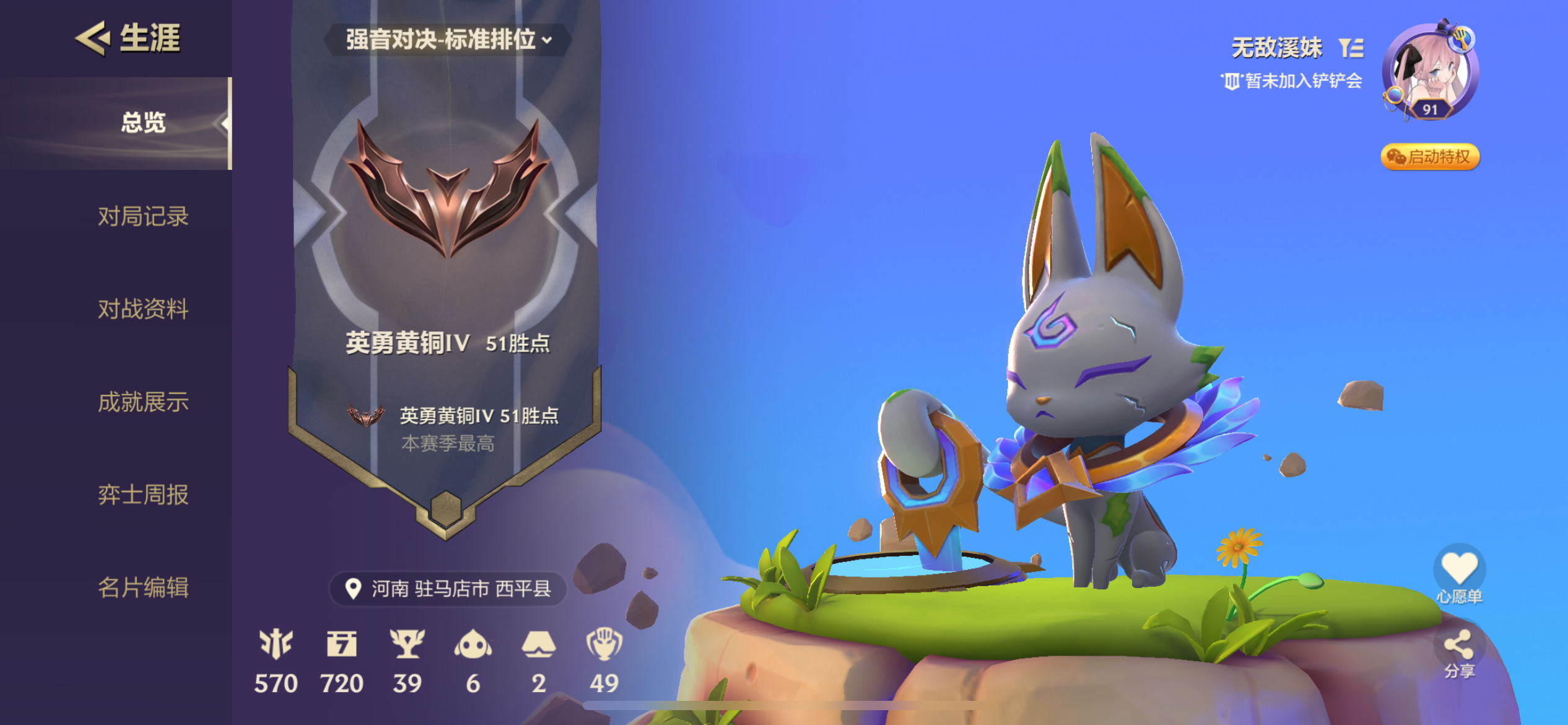Tap the badge icon next to 无敌溪妹
Image resolution: width=1568 pixels, height=725 pixels.
pyautogui.click(x=1352, y=46)
